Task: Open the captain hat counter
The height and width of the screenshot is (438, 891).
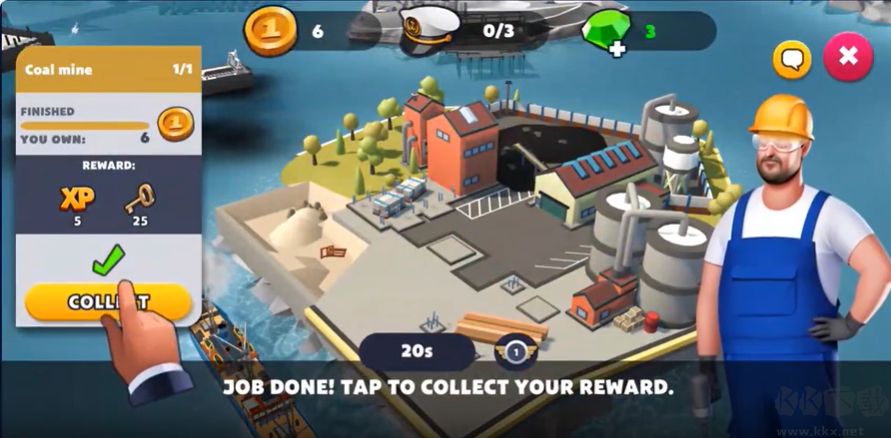Action: pos(430,31)
